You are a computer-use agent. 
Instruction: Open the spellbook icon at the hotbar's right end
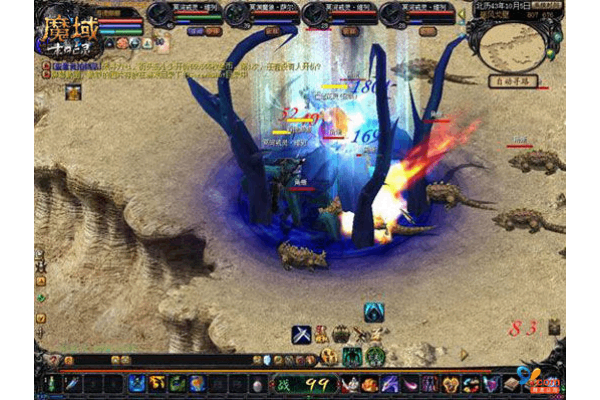[x=512, y=383]
